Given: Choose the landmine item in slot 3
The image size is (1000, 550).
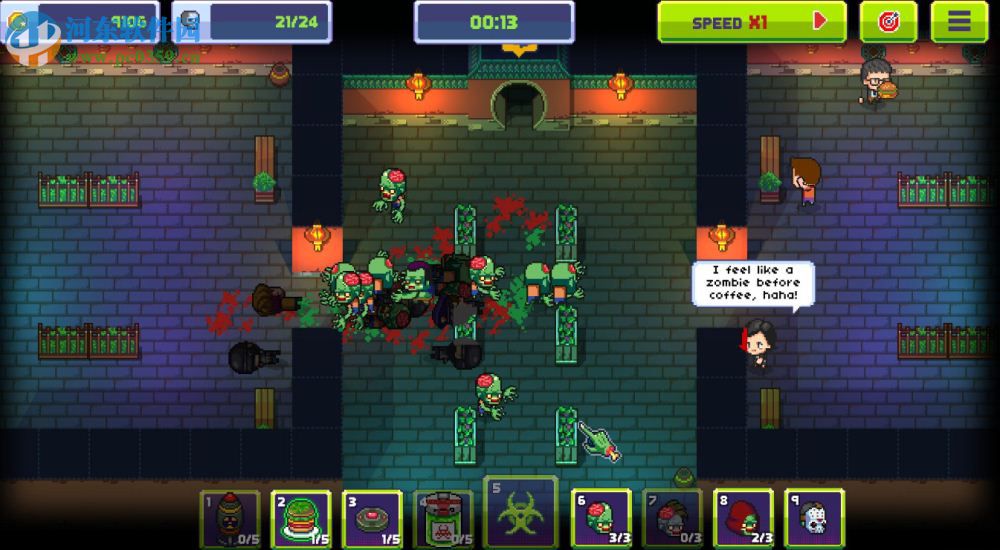Looking at the screenshot, I should coord(372,518).
